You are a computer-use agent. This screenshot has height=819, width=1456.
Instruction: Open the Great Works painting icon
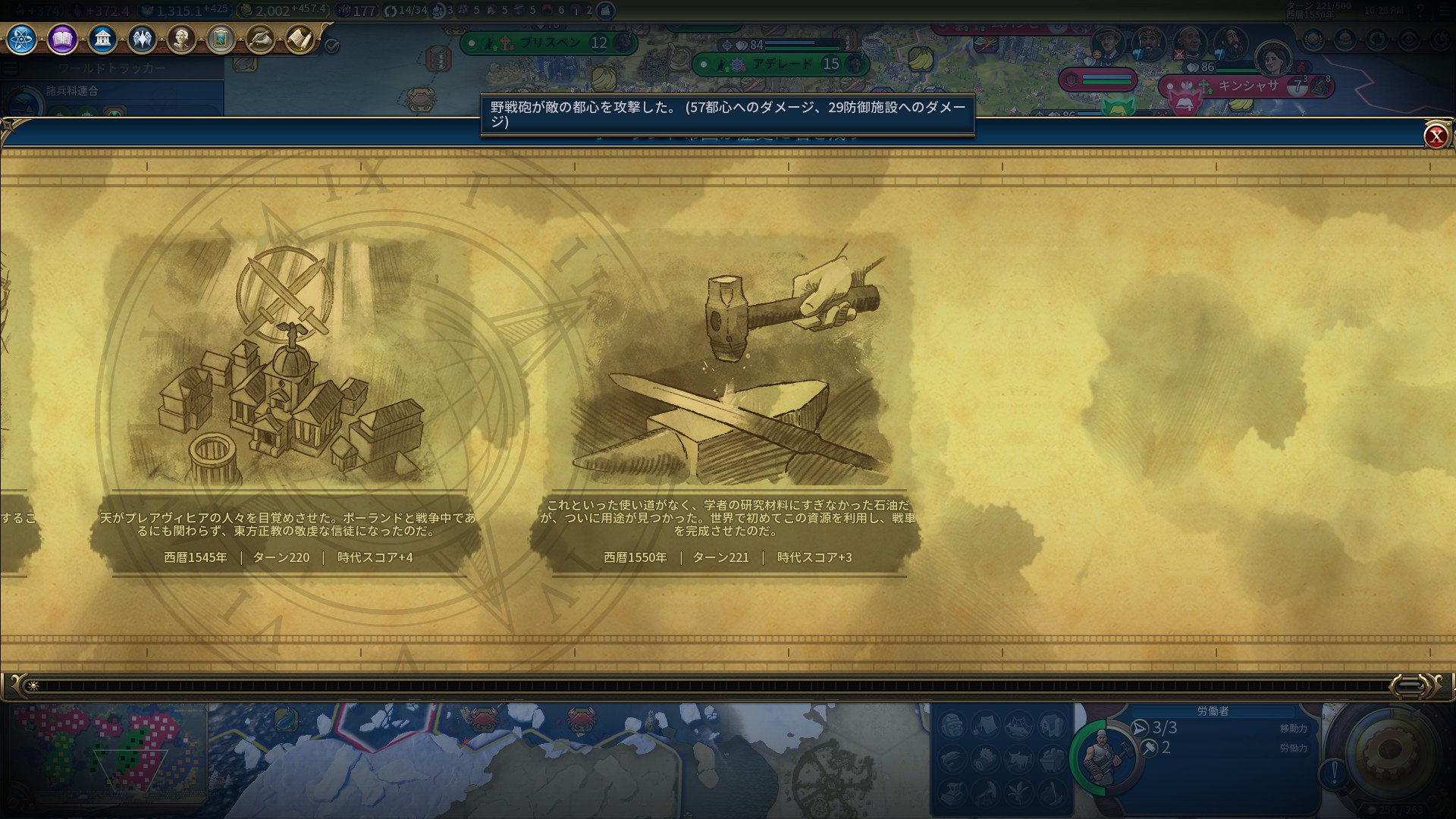click(x=221, y=39)
